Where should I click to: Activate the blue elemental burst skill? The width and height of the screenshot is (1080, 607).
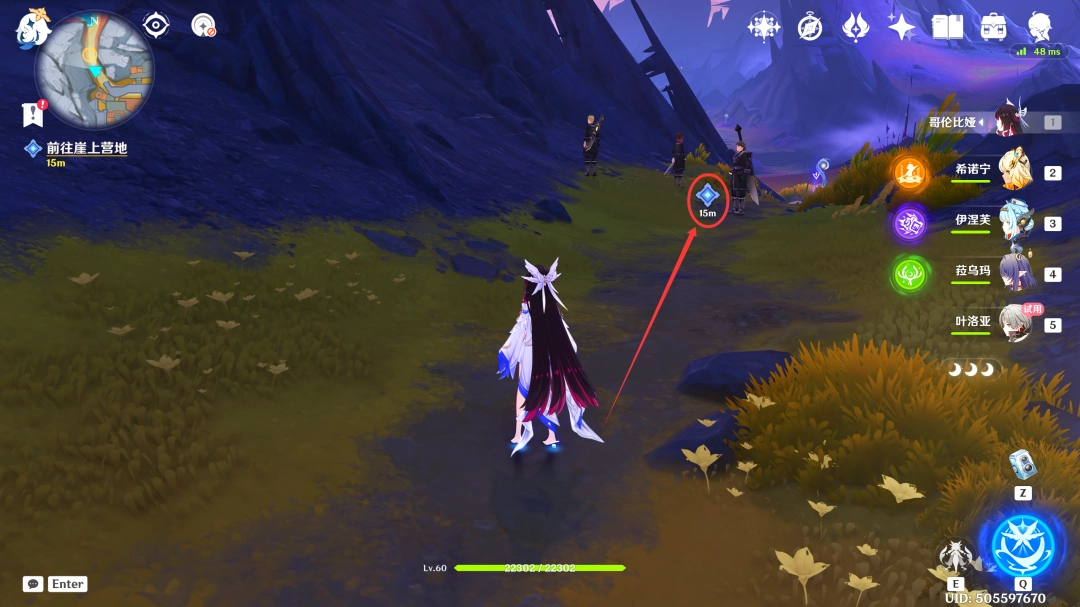(1022, 546)
